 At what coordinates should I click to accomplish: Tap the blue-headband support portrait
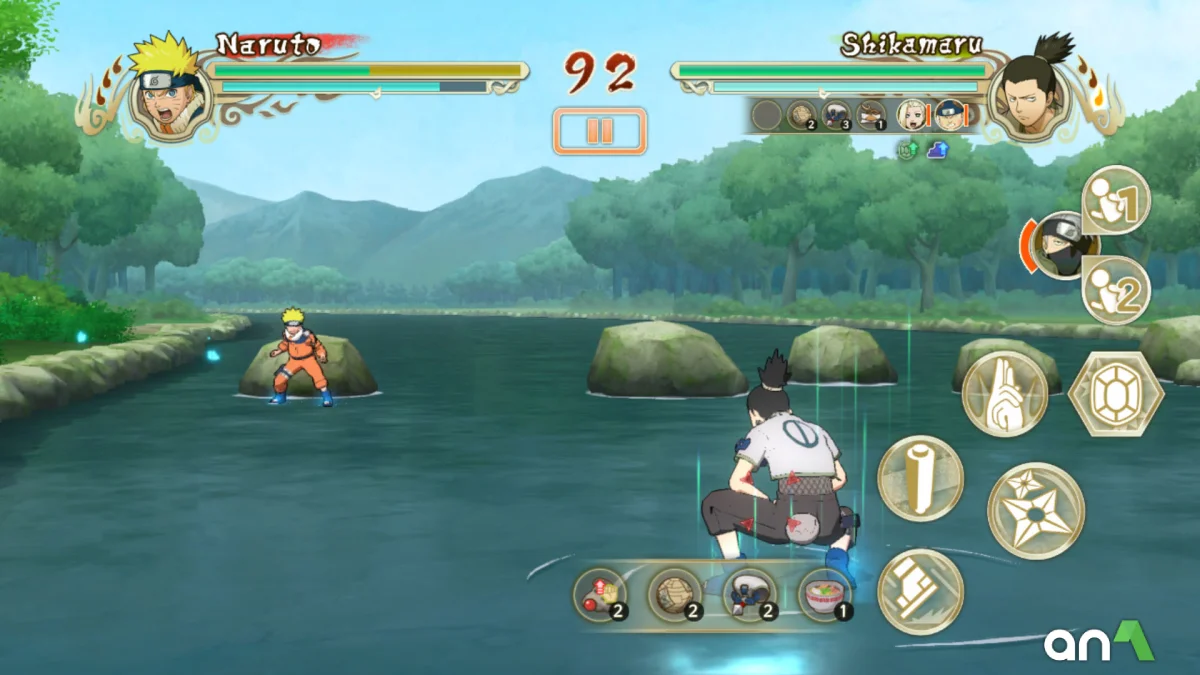coord(949,115)
